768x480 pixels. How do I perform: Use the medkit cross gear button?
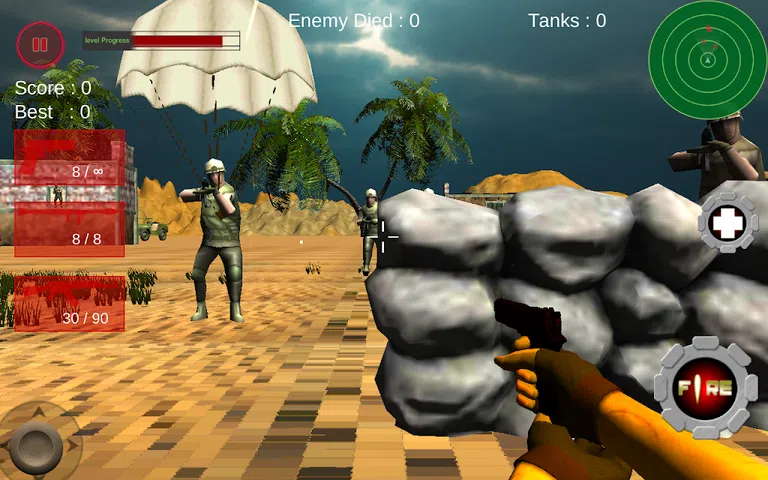728,222
